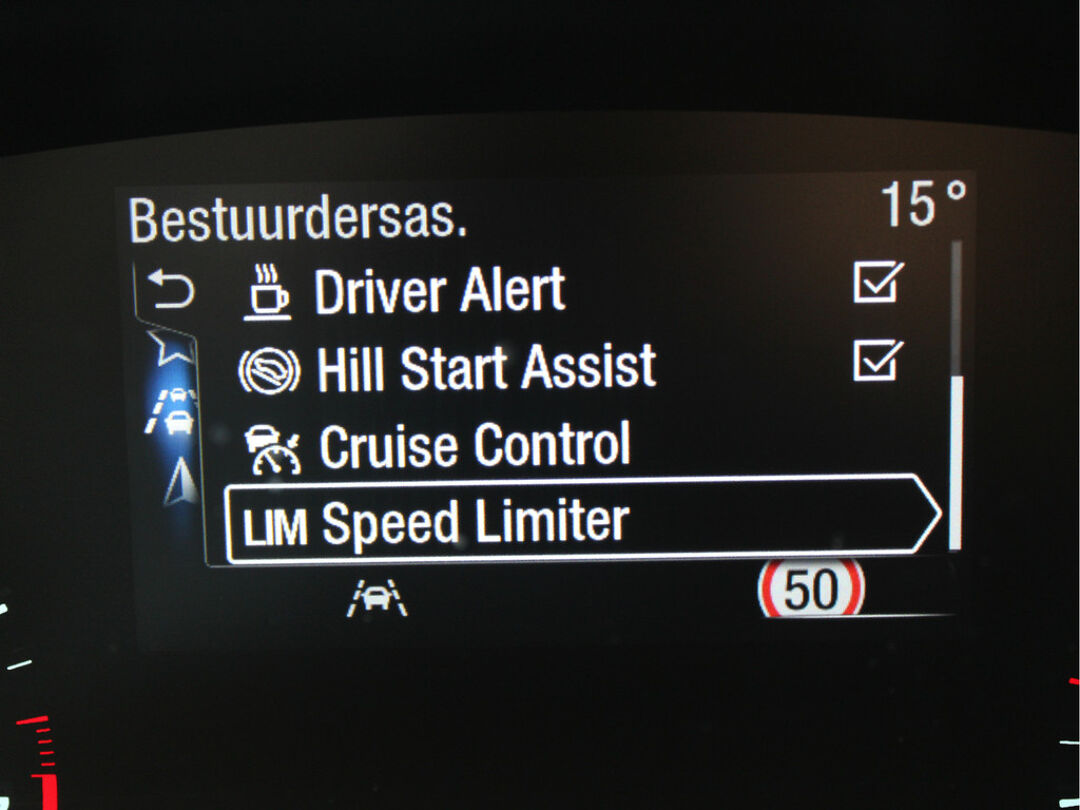Untick the Hill Start Assist checkbox
Viewport: 1080px width, 810px height.
click(x=878, y=361)
